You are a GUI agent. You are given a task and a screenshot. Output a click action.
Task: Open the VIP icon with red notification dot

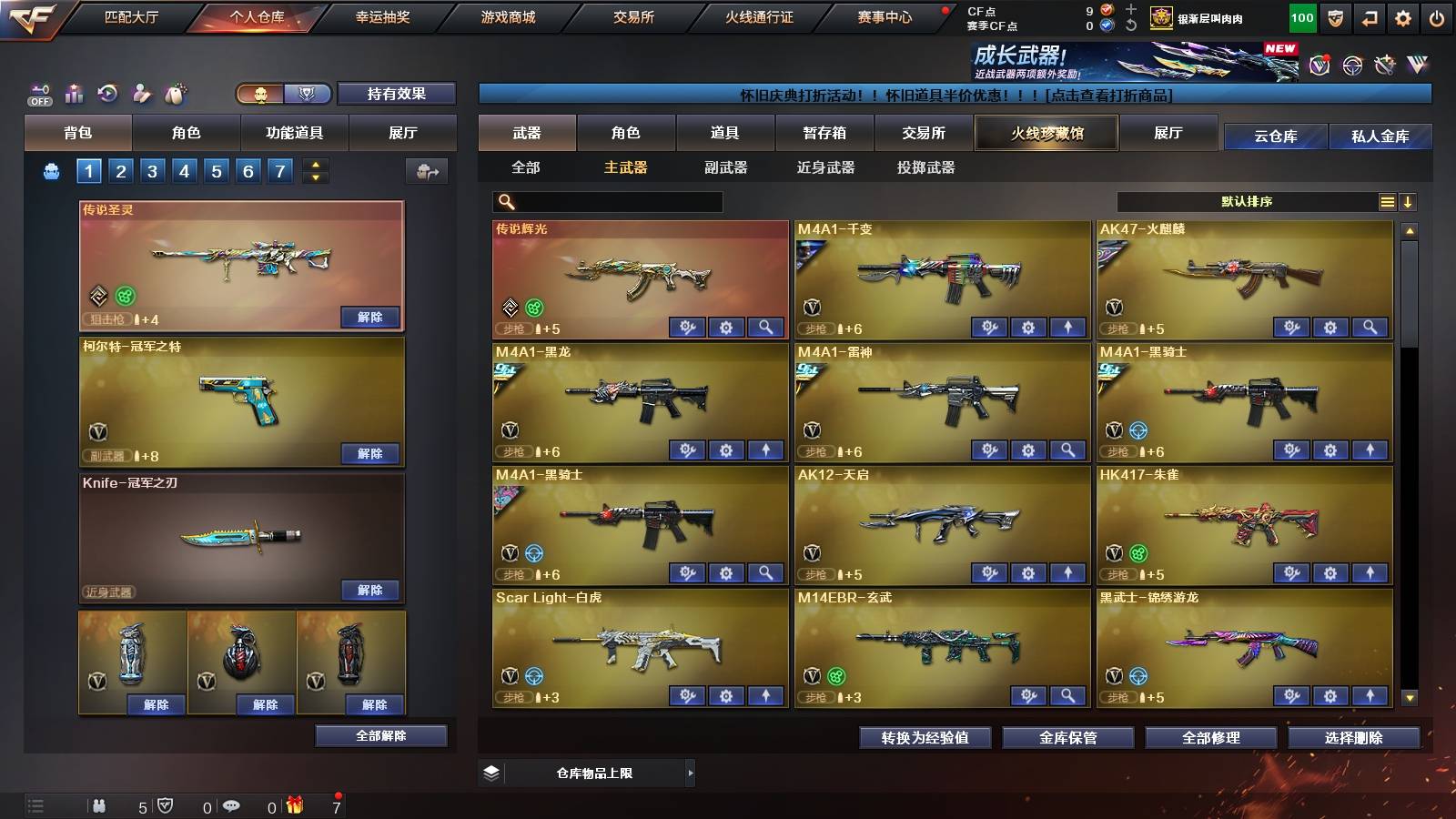click(1319, 65)
